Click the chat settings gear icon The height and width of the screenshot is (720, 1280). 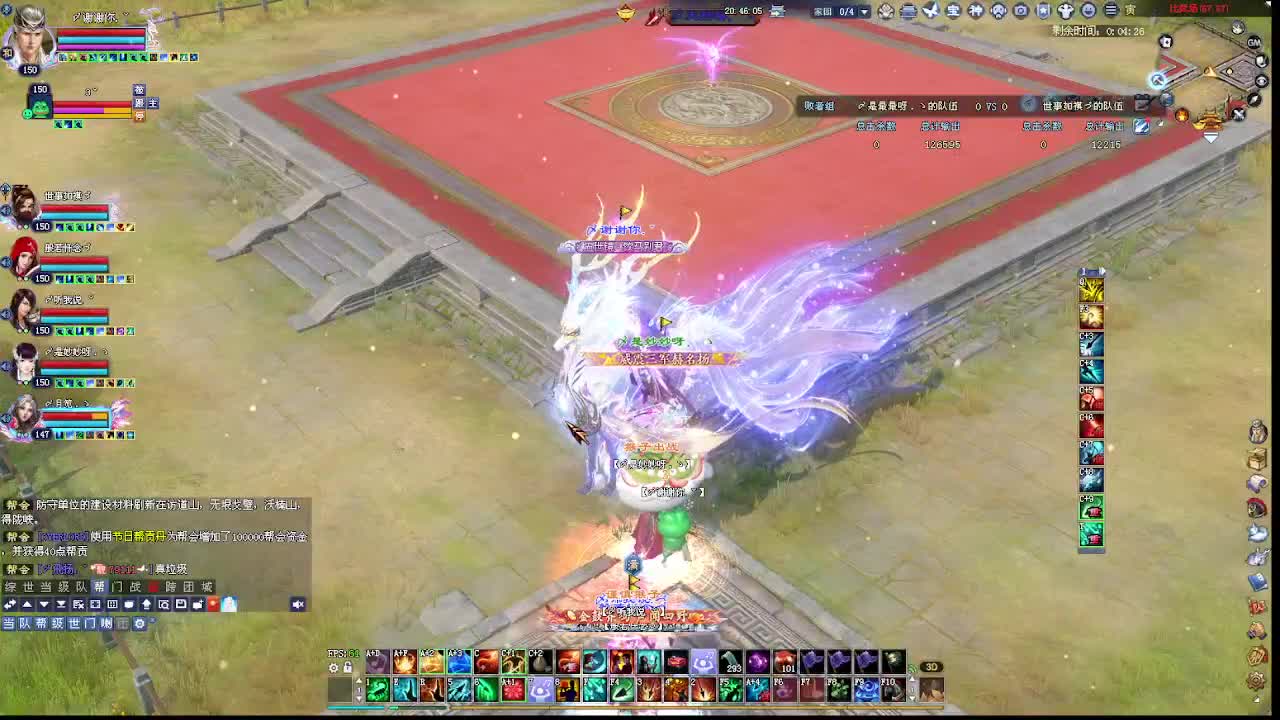click(140, 622)
